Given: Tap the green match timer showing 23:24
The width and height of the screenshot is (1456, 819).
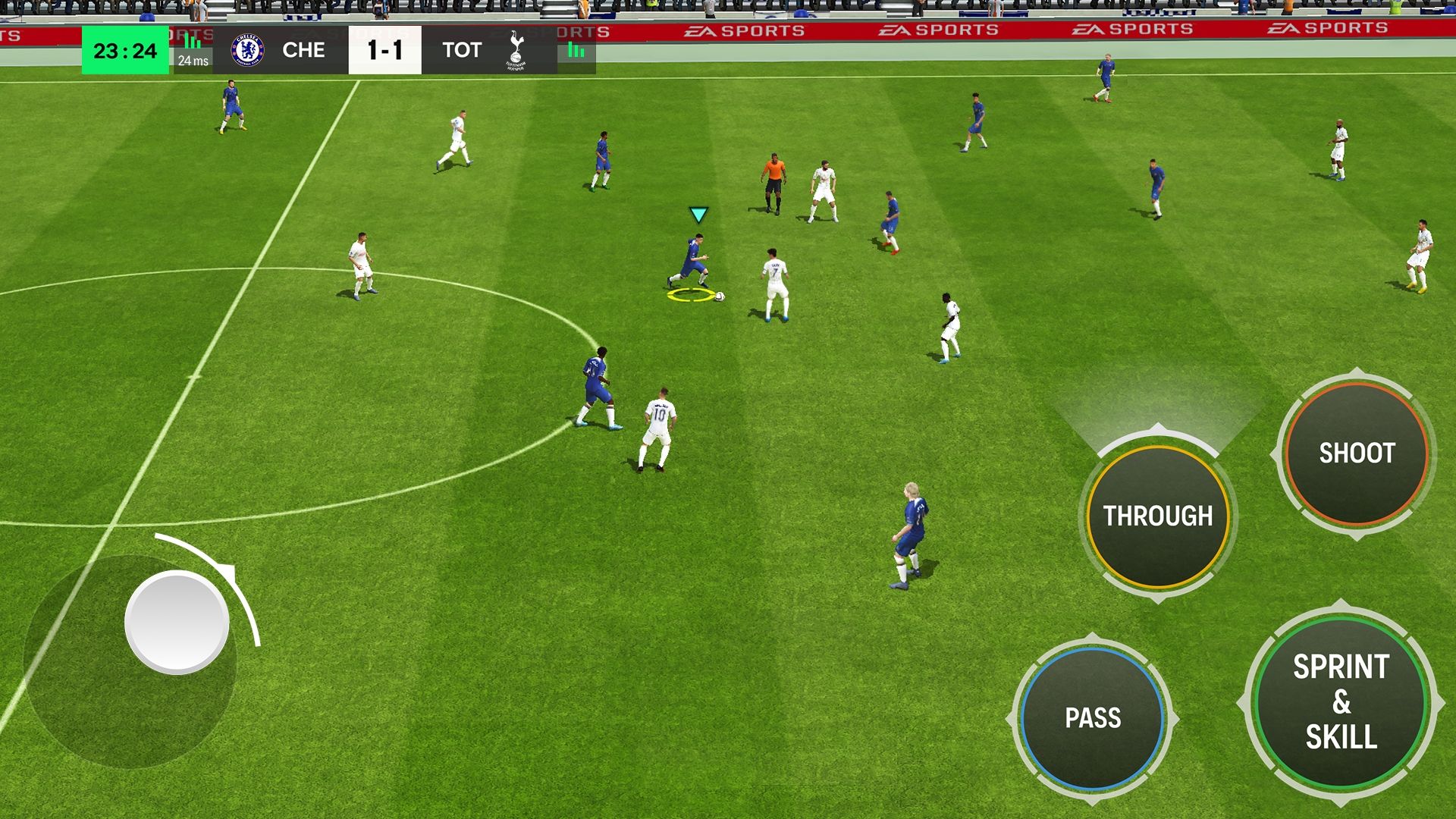Looking at the screenshot, I should (124, 50).
